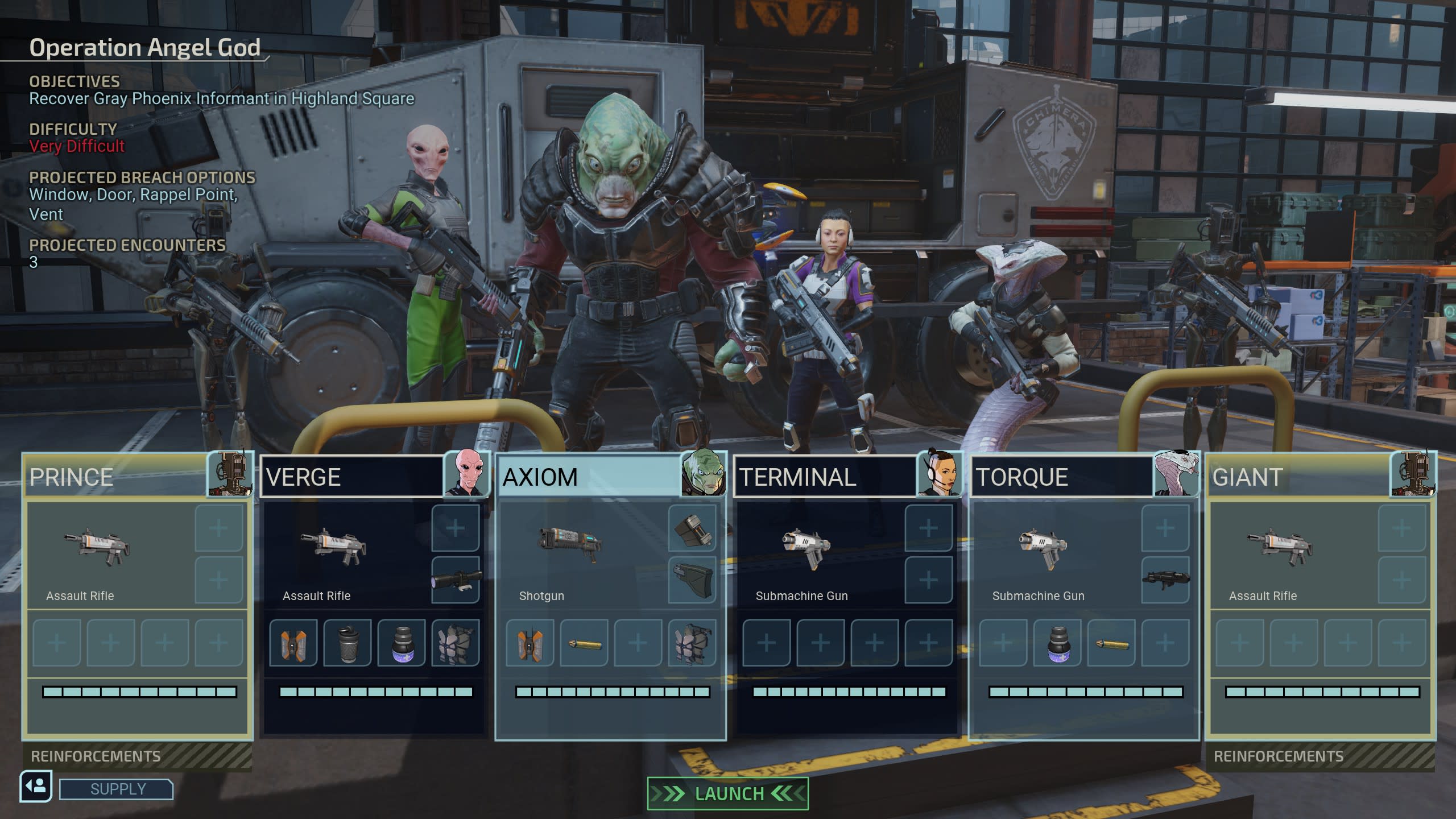Choose Torque's purple medkit item slot

pos(1057,643)
